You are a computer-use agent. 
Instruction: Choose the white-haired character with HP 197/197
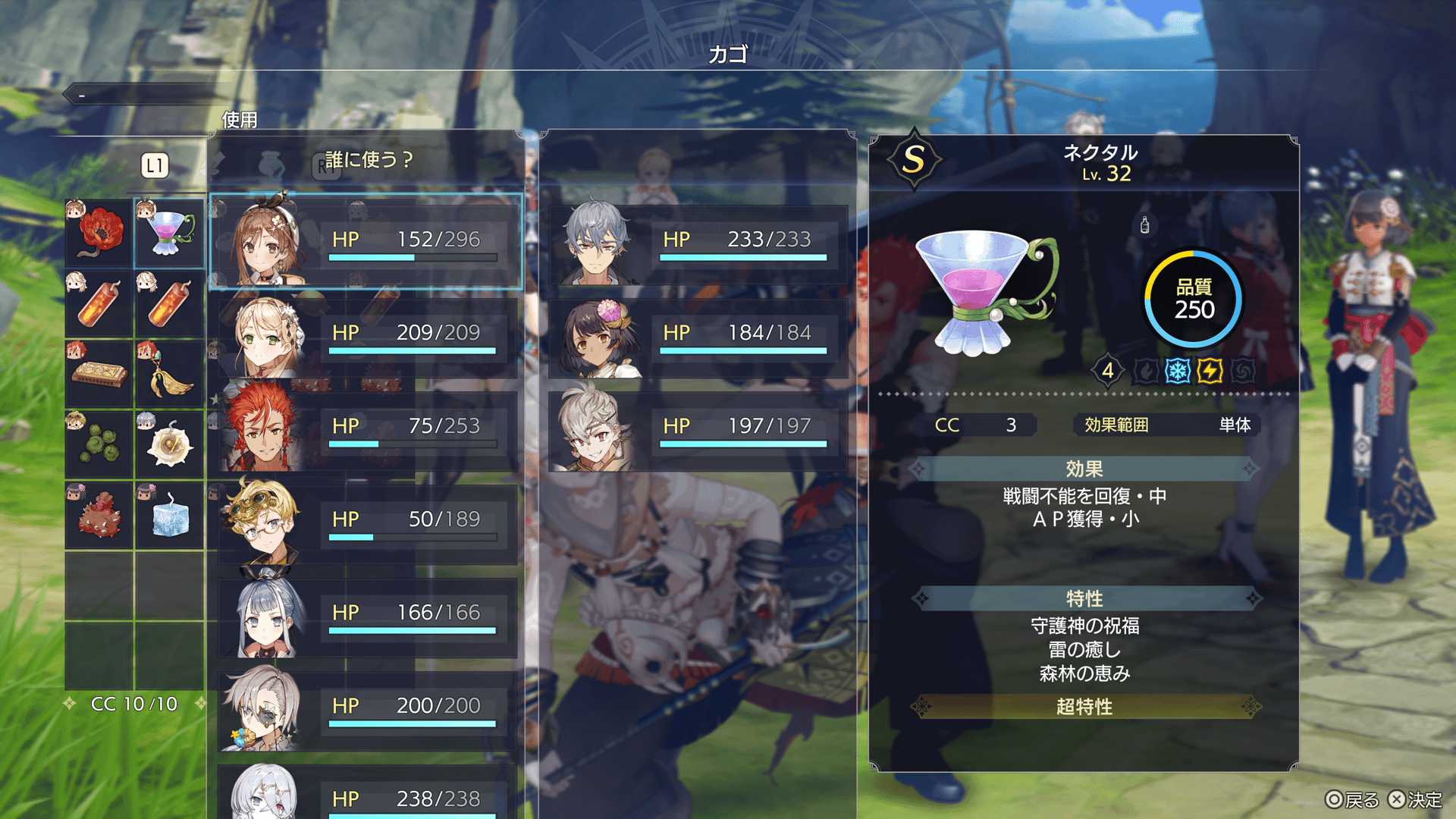click(x=696, y=428)
